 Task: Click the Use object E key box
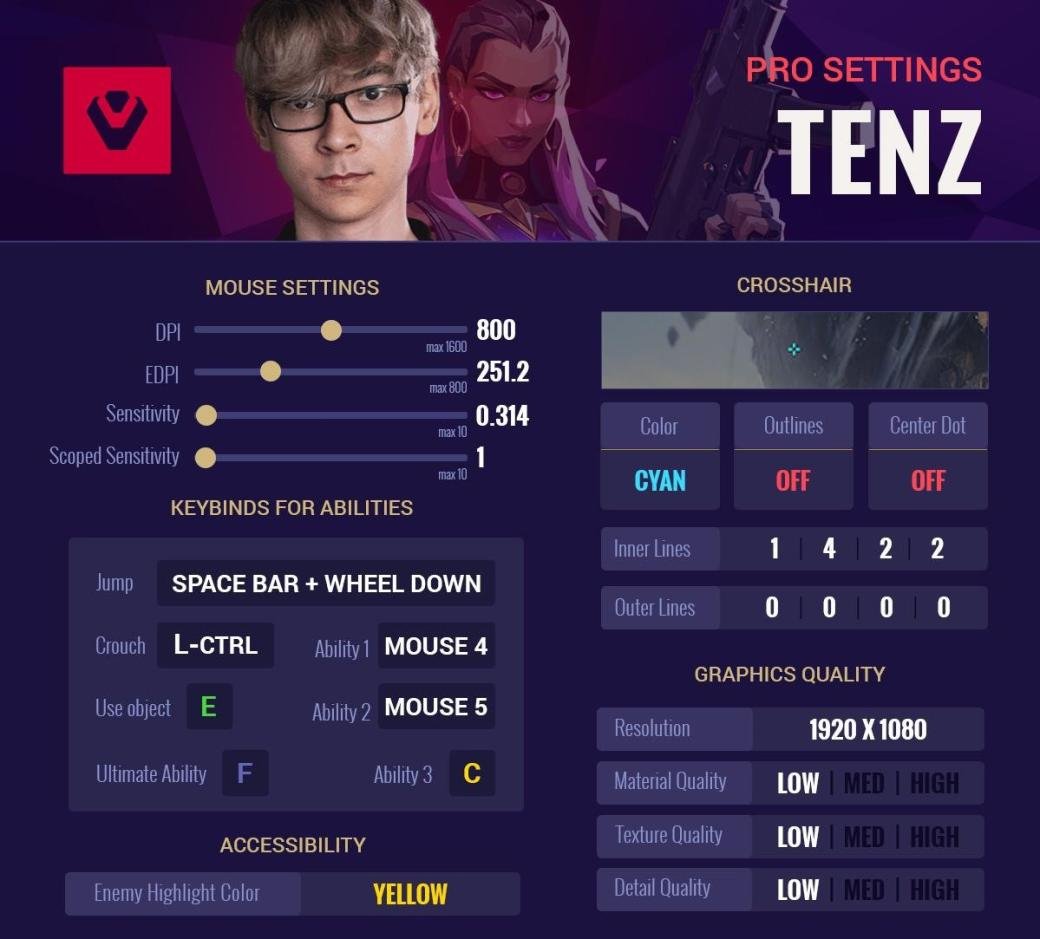(208, 708)
